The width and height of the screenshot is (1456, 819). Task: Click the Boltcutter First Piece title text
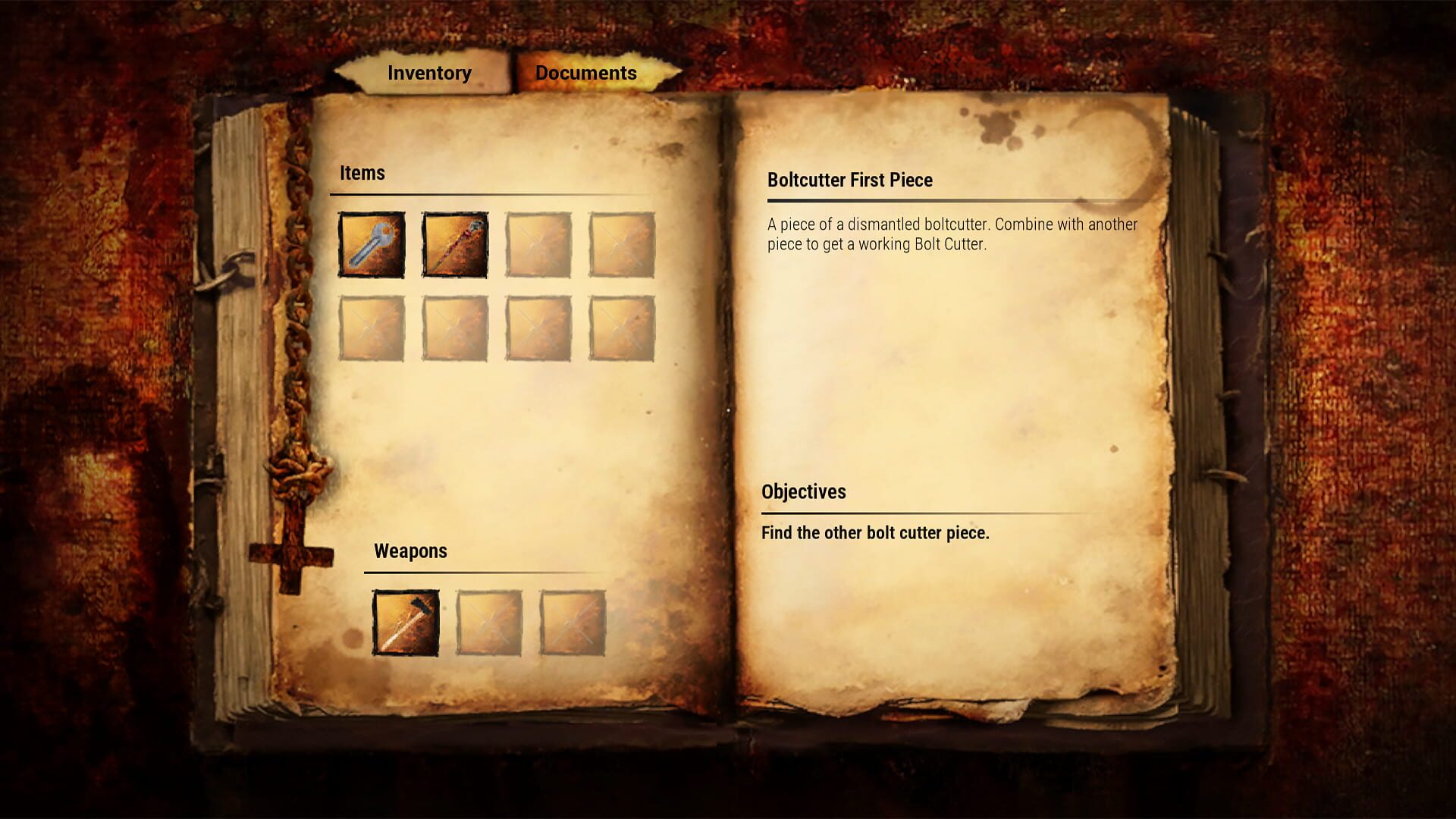click(849, 180)
